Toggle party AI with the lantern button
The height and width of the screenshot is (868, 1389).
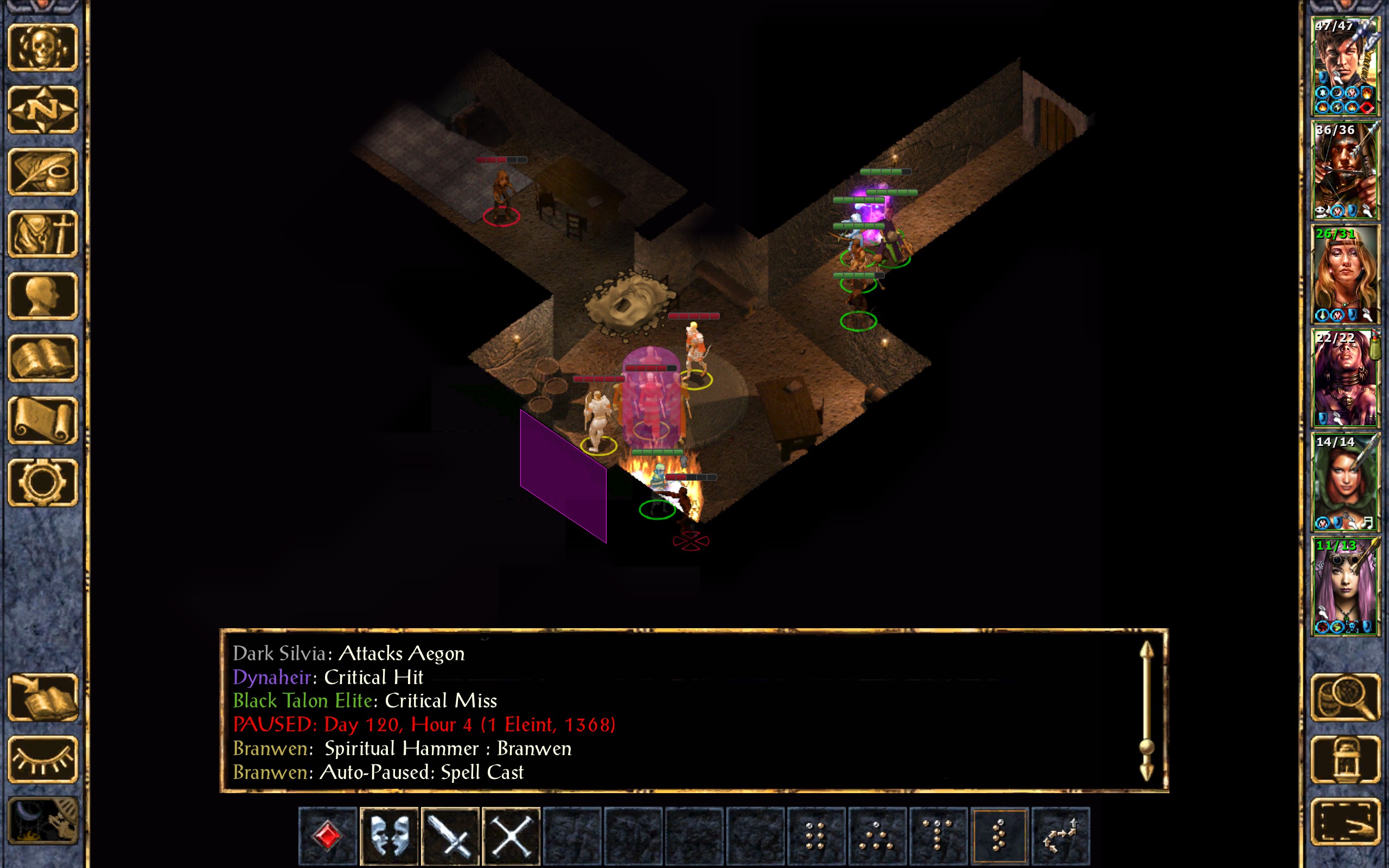(x=1345, y=759)
